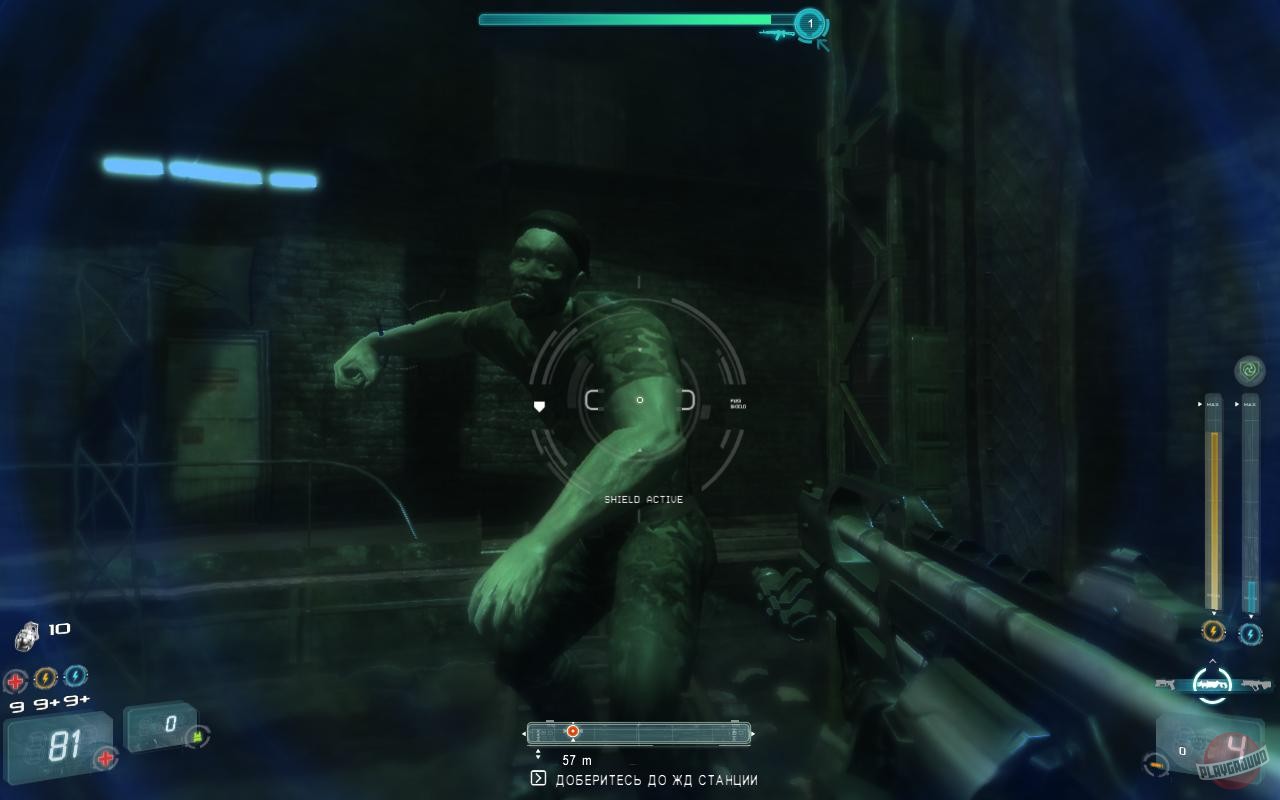Toggle the yellow energy indicator below its gauge

[1214, 630]
